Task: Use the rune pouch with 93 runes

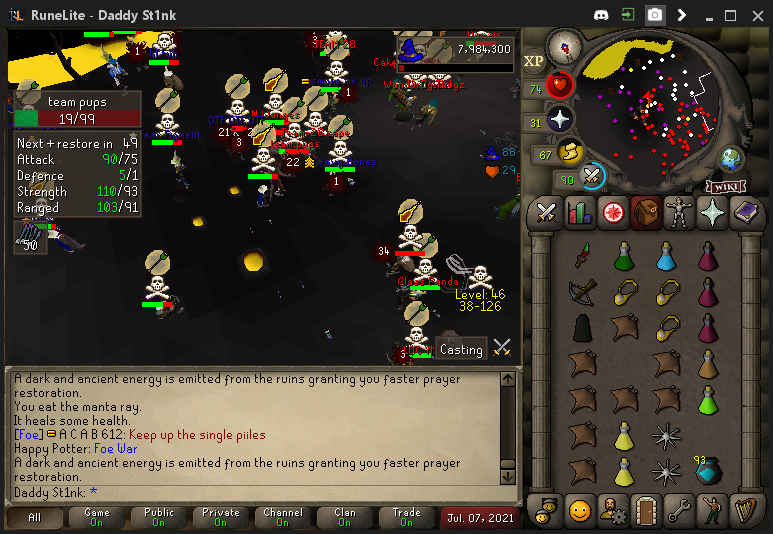Action: (x=708, y=470)
